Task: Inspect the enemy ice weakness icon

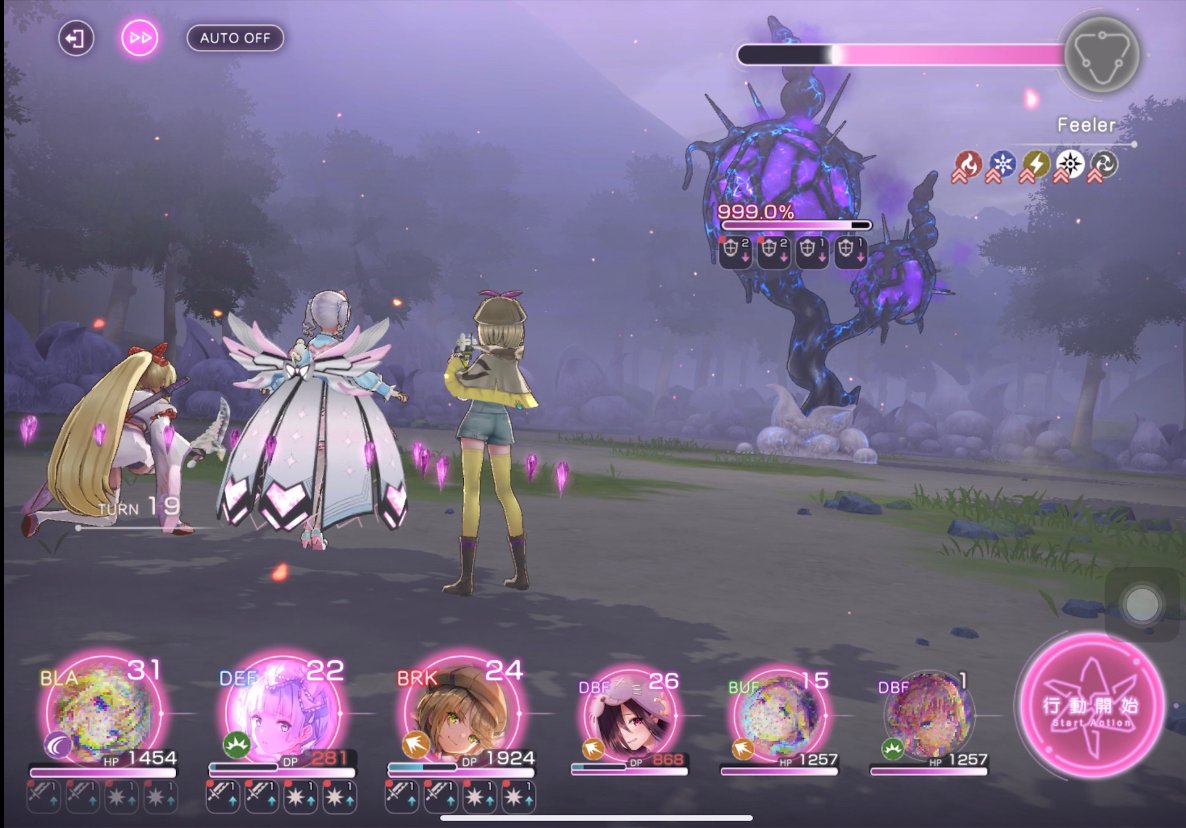Action: pos(1001,165)
